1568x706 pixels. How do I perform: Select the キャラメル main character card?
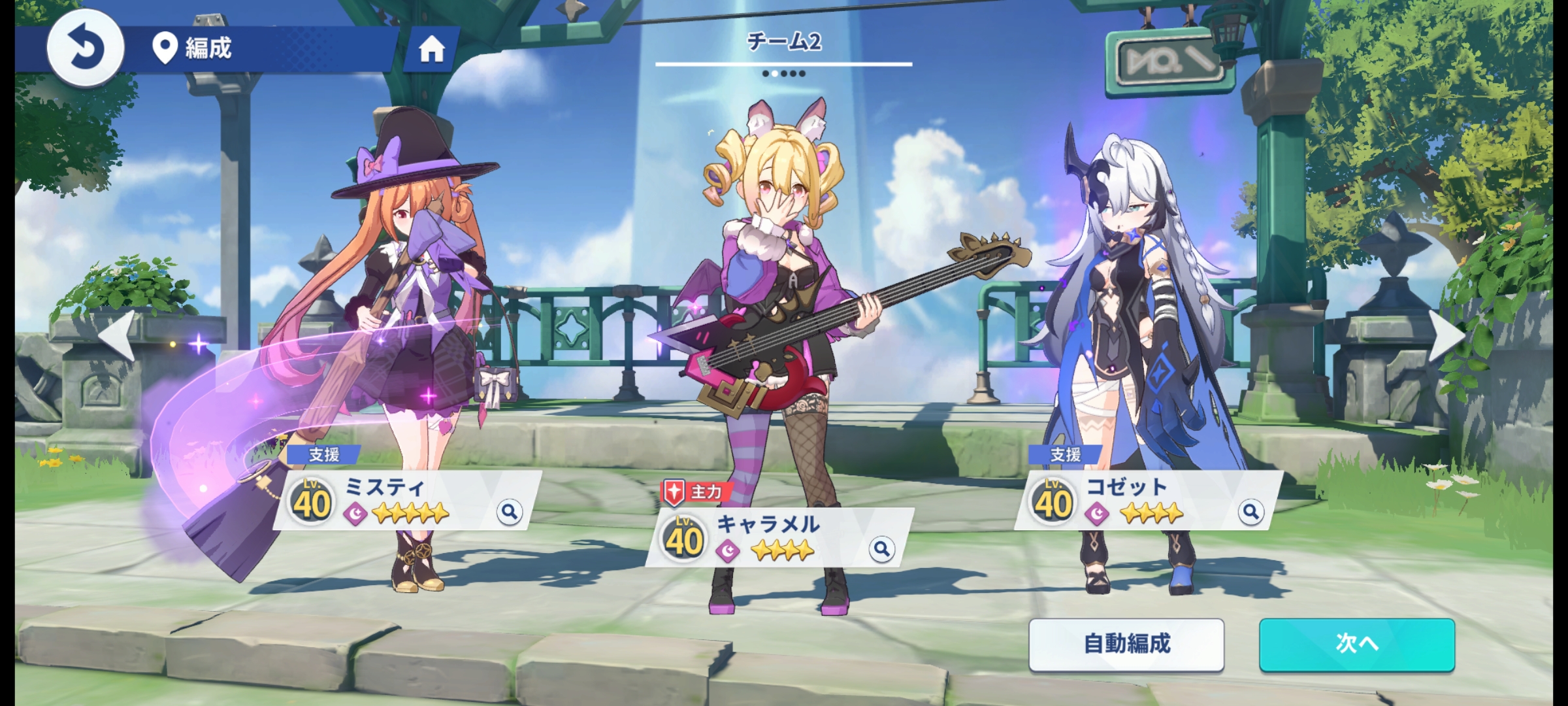click(x=777, y=537)
